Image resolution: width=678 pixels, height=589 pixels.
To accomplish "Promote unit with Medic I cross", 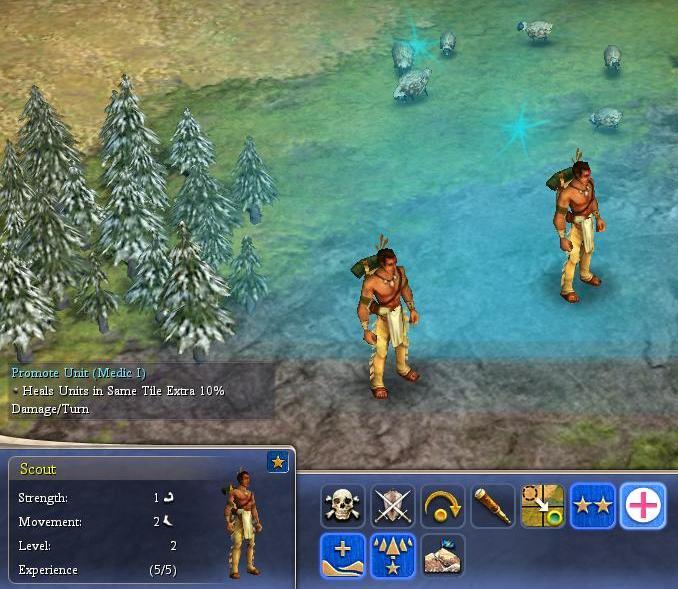I will (642, 506).
